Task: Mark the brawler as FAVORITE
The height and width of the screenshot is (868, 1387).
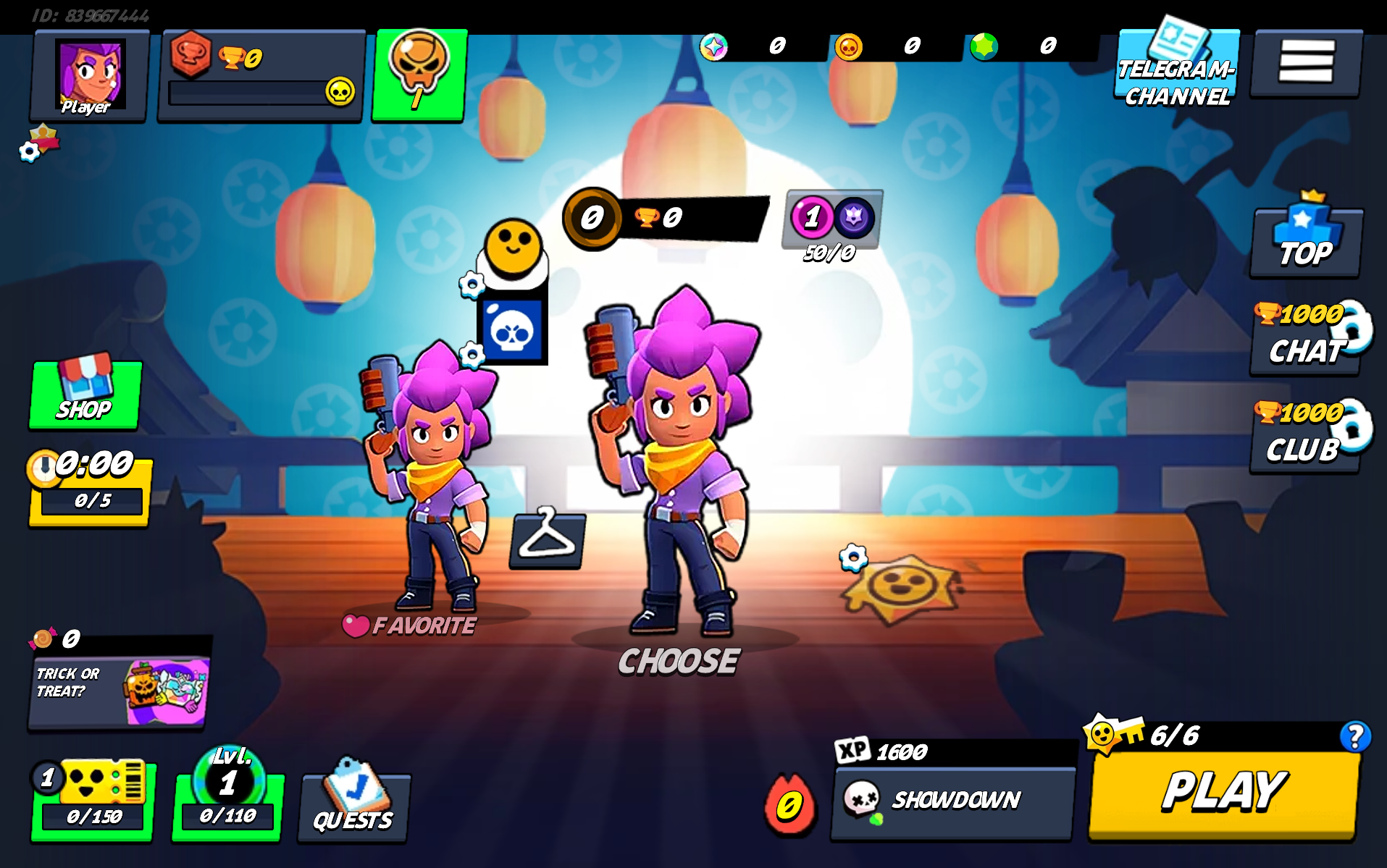Action: [x=410, y=625]
